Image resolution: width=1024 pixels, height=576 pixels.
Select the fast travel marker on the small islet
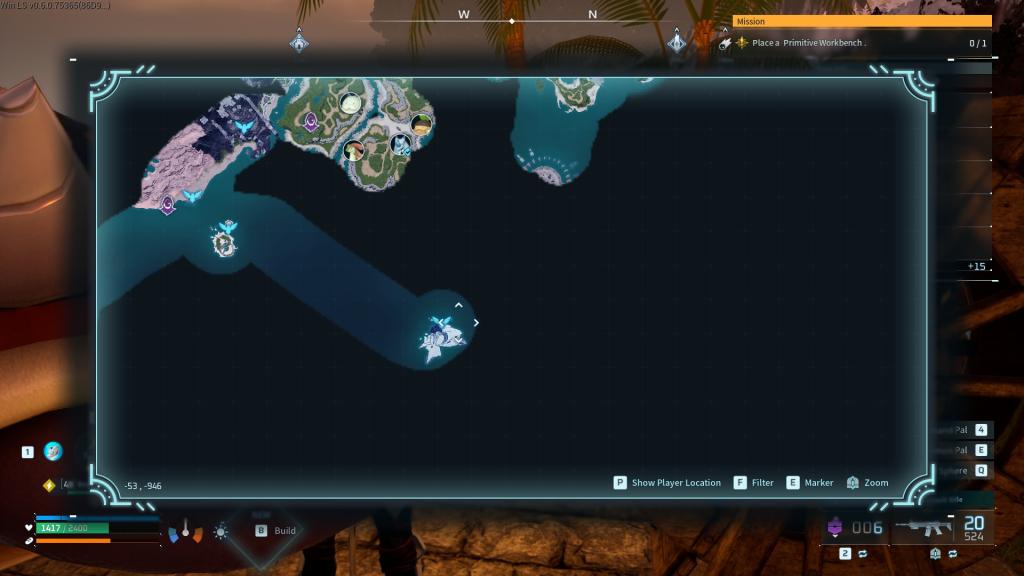228,228
